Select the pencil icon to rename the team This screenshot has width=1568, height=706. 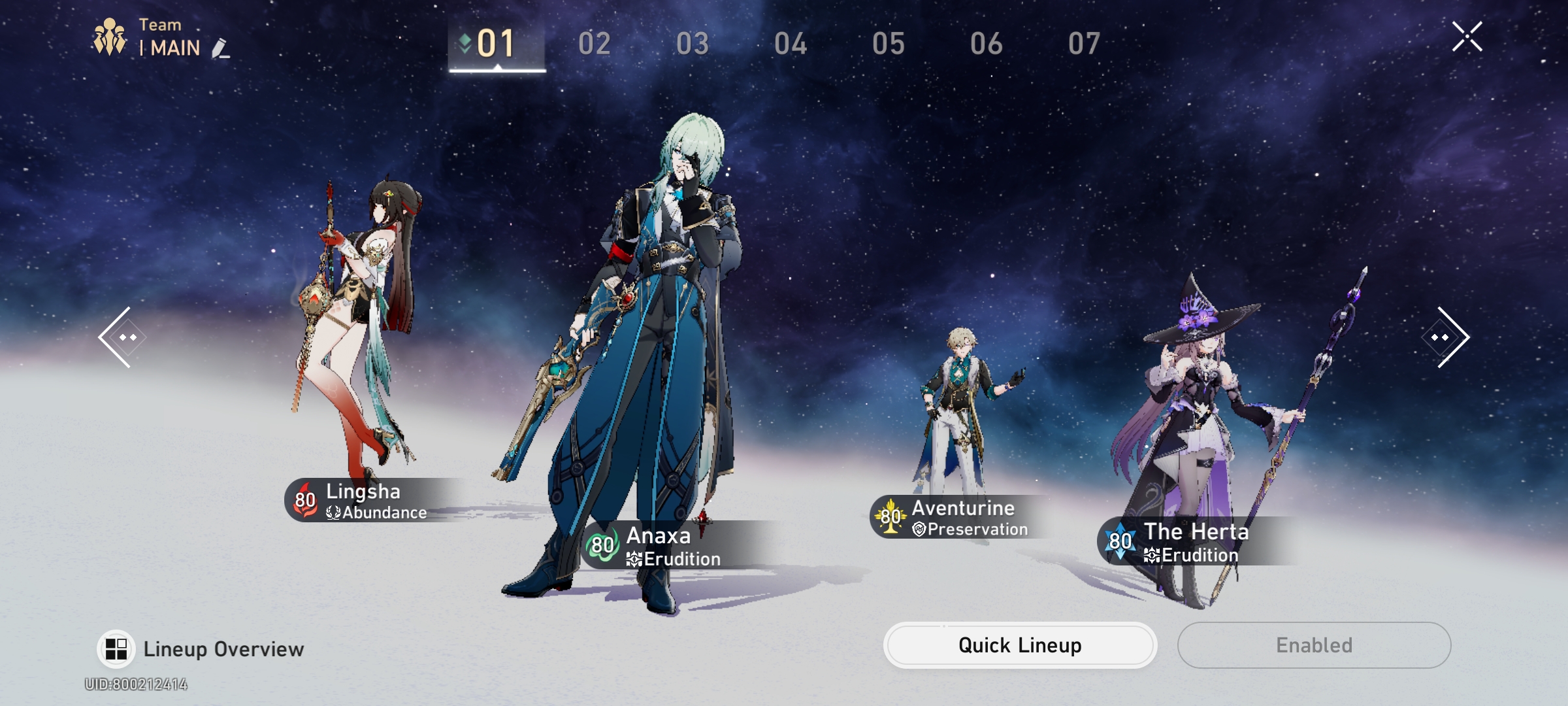pyautogui.click(x=220, y=49)
